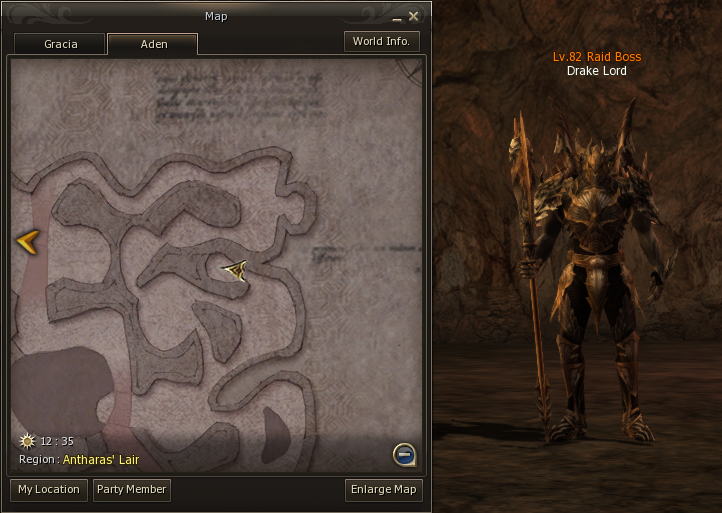The width and height of the screenshot is (722, 513).
Task: Select the Aden map tab
Action: (152, 44)
